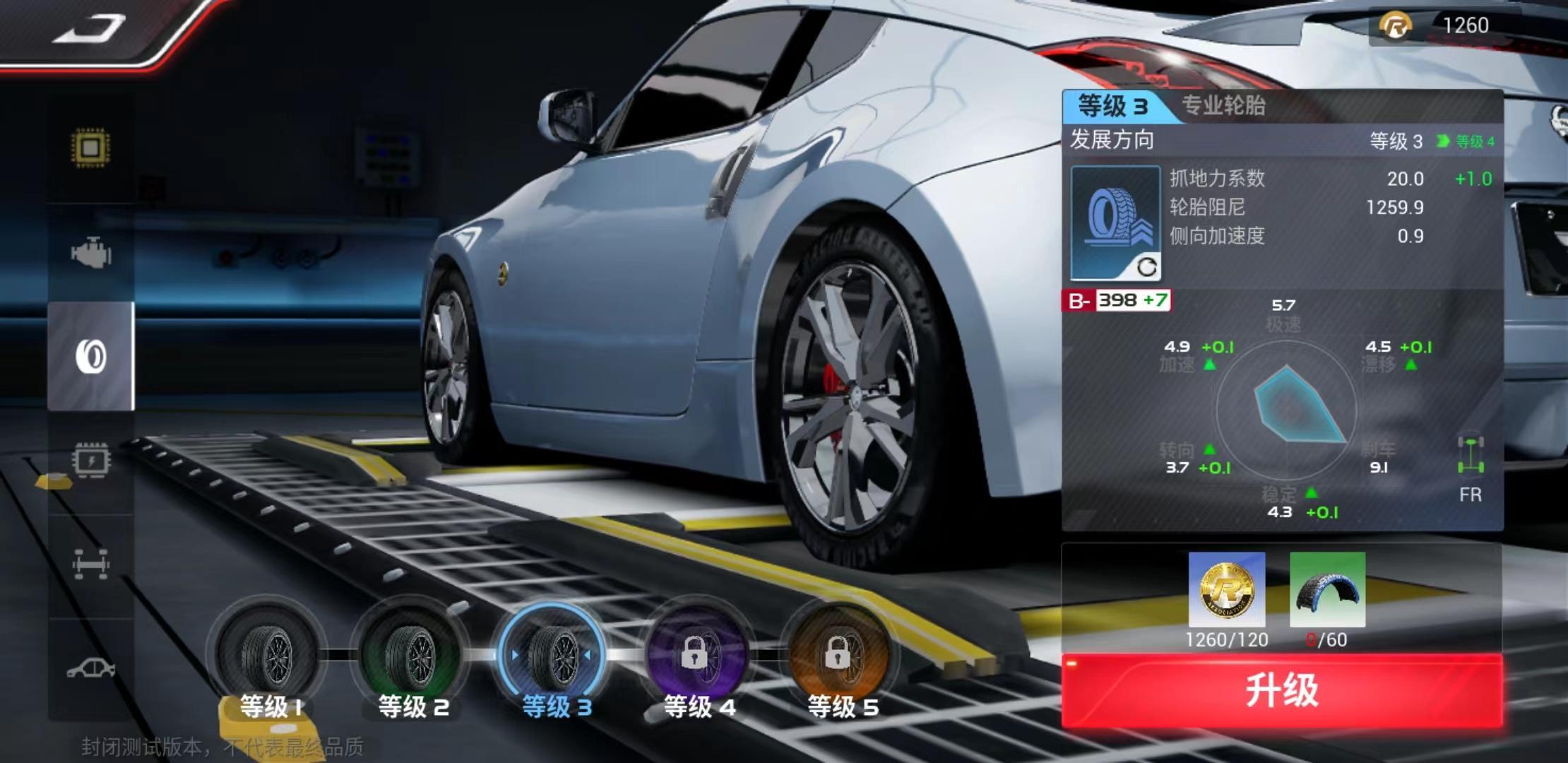Inspect the tire tread material item
The image size is (1568, 763).
coord(1327,589)
